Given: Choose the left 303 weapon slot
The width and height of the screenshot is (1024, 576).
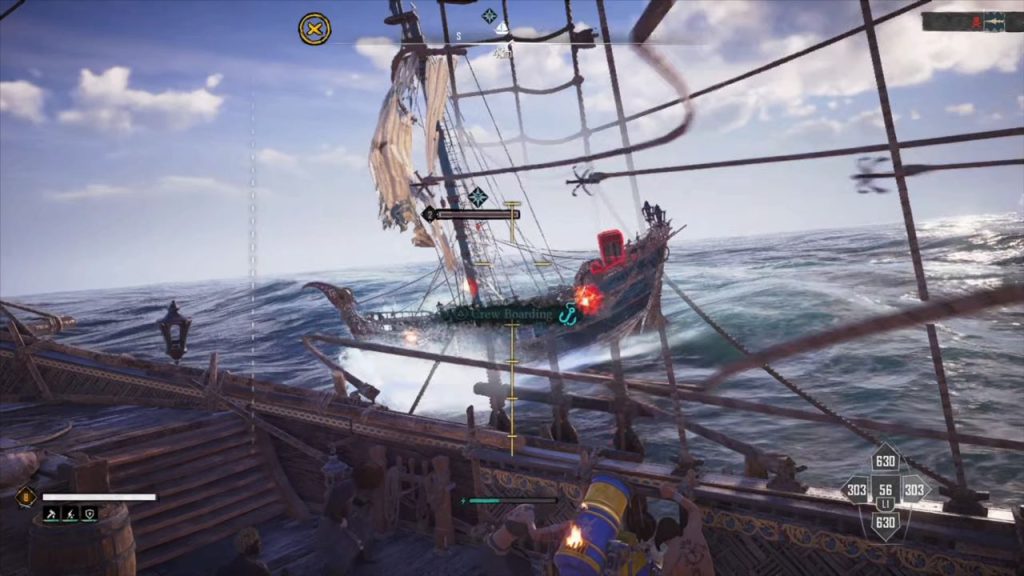Looking at the screenshot, I should click(x=856, y=490).
